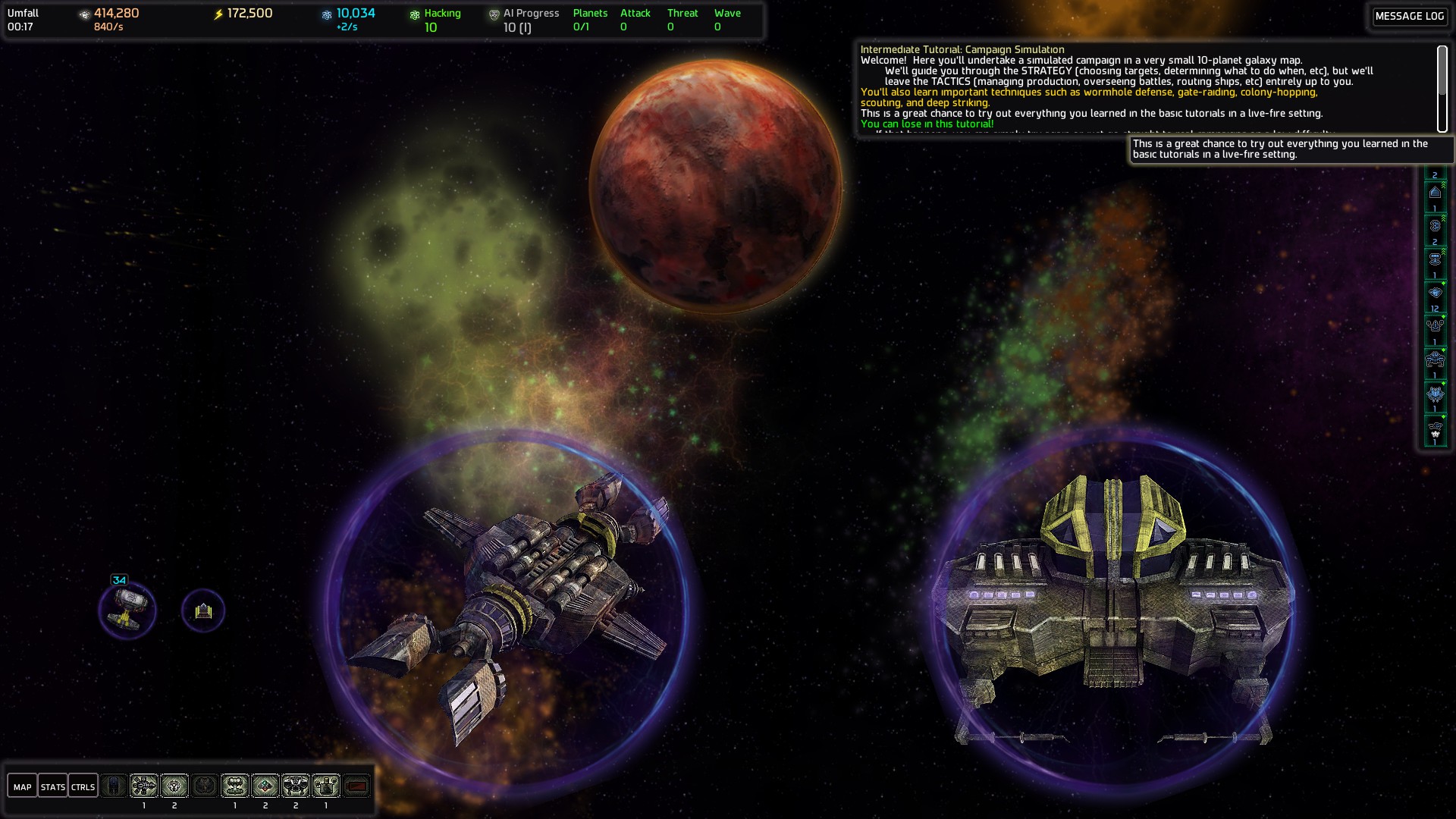This screenshot has height=819, width=1456.
Task: Select the space station build icon
Action: pos(144,786)
